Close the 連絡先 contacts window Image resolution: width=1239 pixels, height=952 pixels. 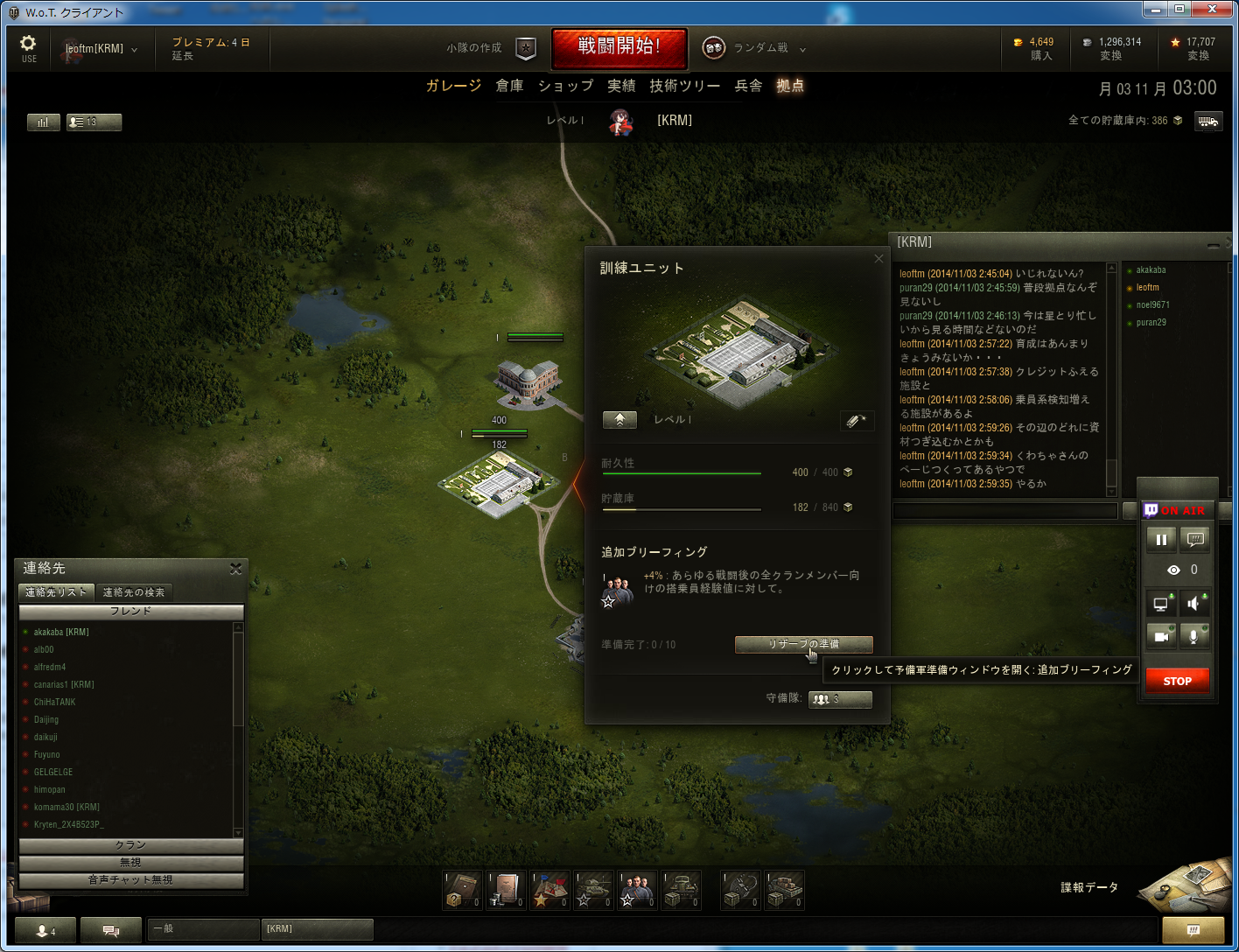[235, 569]
